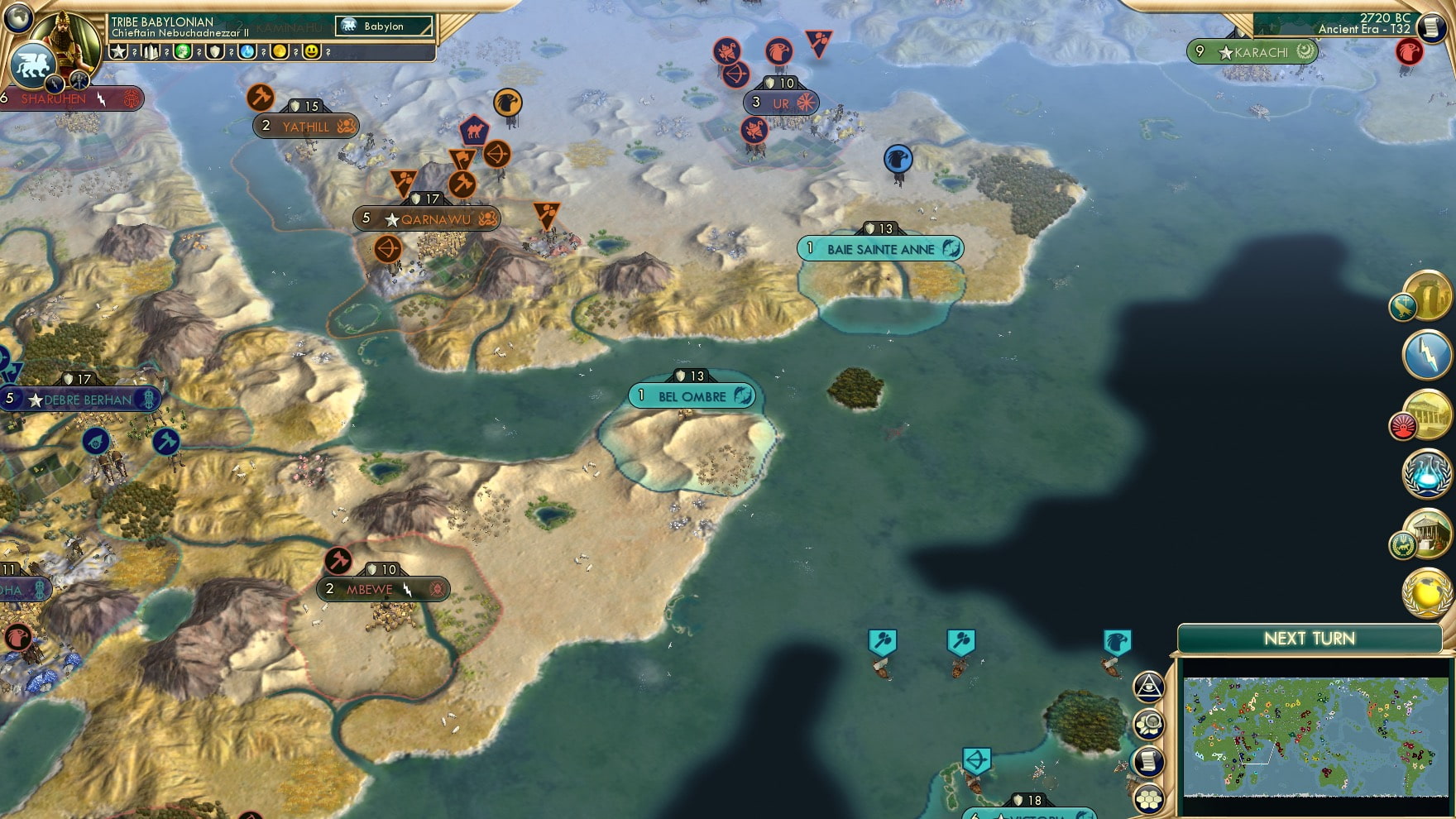The height and width of the screenshot is (819, 1456).
Task: Open the Babylon selector box at the top
Action: (385, 26)
